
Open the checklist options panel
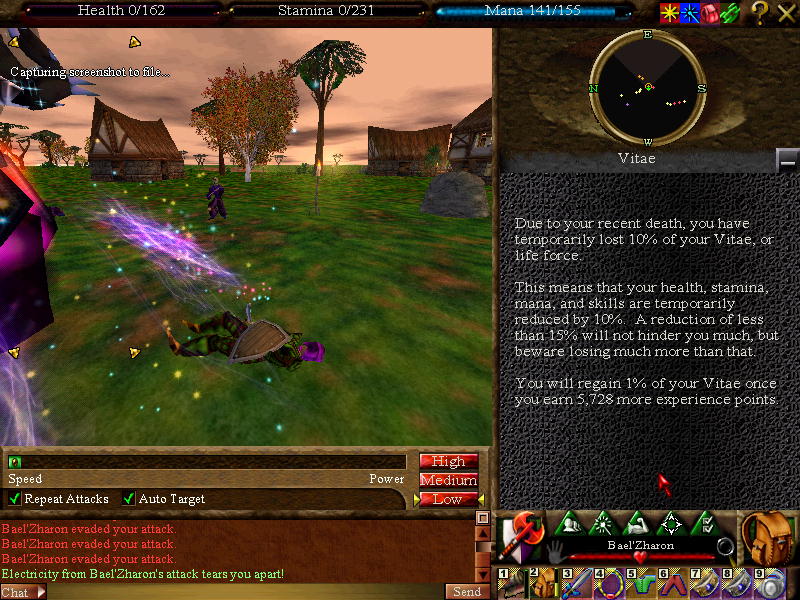(x=704, y=523)
